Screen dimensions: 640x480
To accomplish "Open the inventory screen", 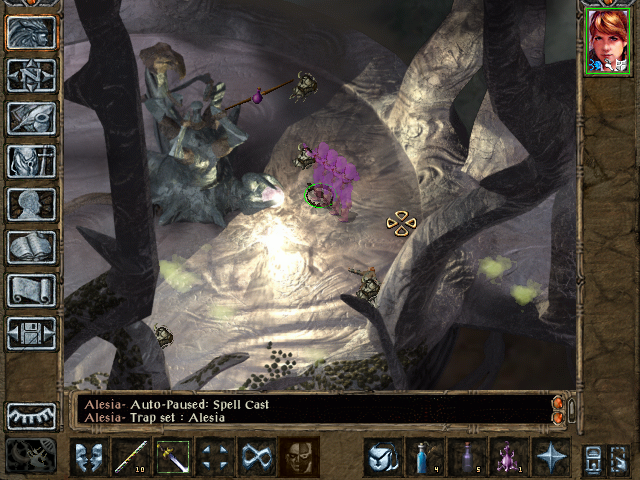I will pos(31,161).
